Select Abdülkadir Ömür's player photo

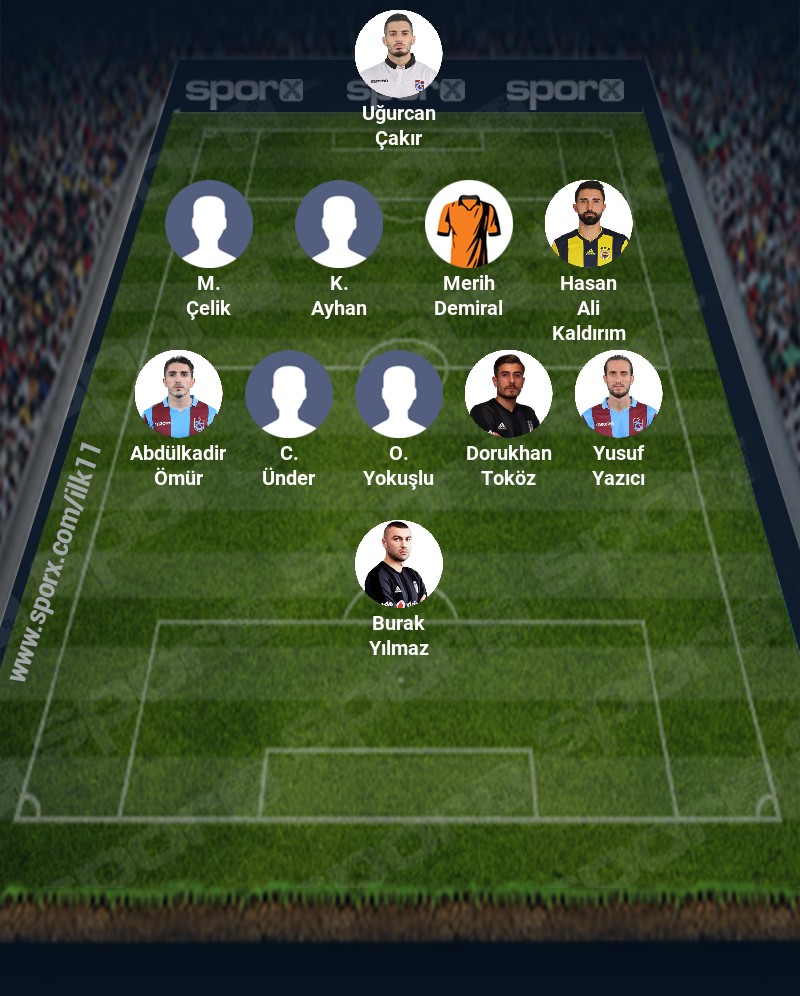pos(179,394)
